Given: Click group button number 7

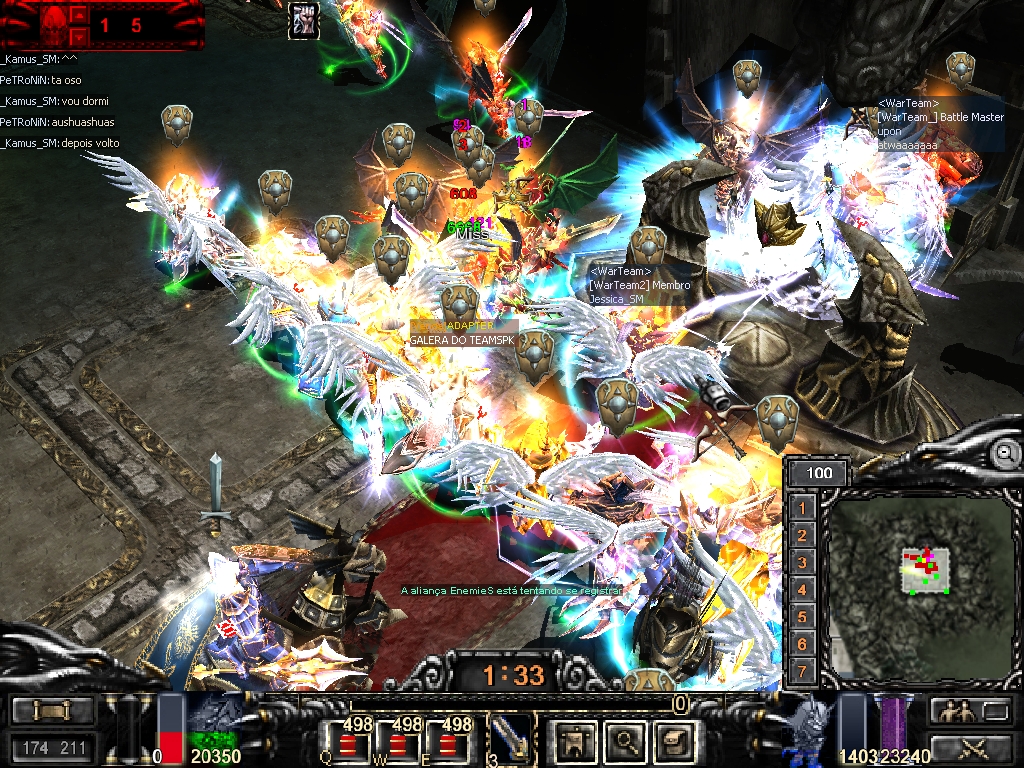Looking at the screenshot, I should pos(801,671).
